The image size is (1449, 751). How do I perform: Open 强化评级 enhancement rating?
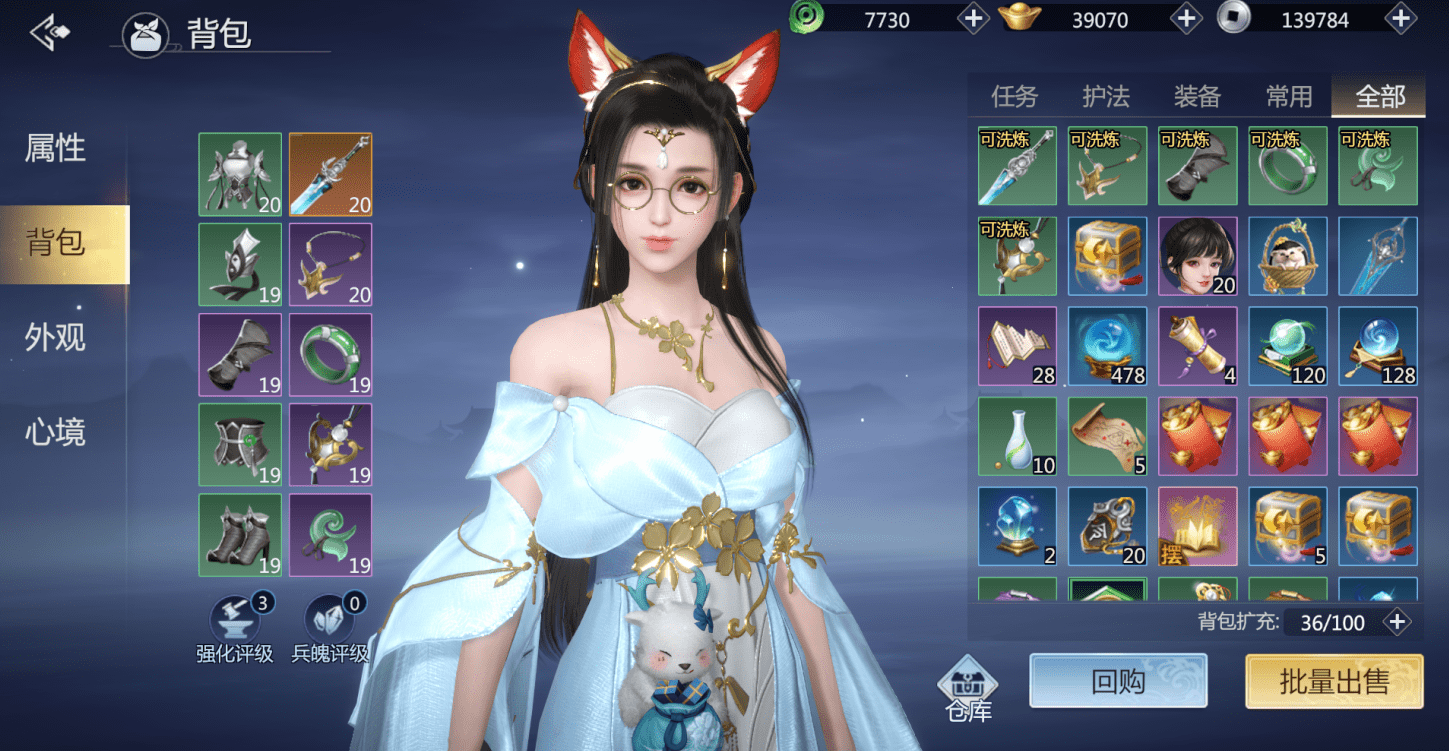tap(235, 628)
